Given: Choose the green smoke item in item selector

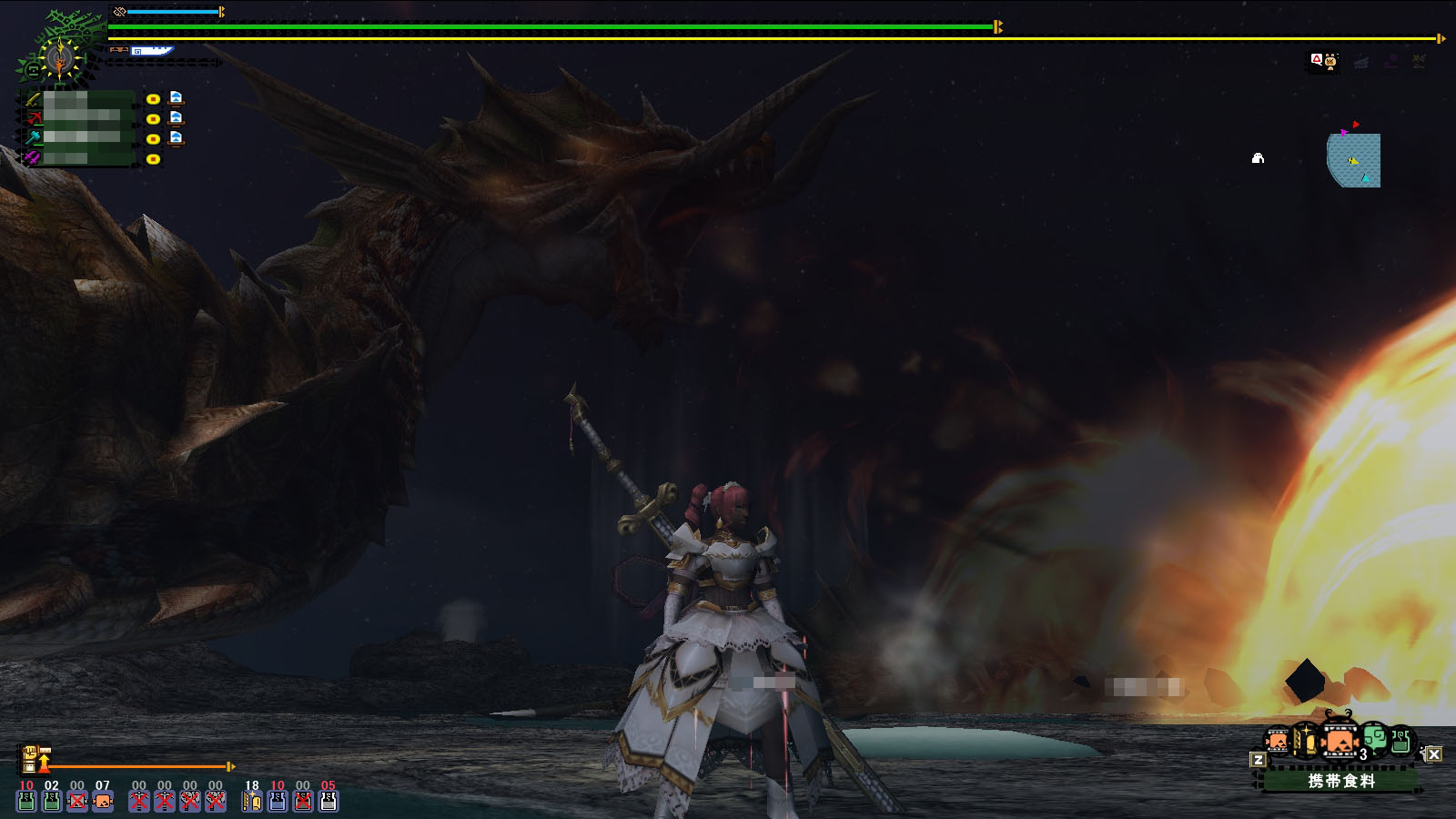Looking at the screenshot, I should point(1375,738).
